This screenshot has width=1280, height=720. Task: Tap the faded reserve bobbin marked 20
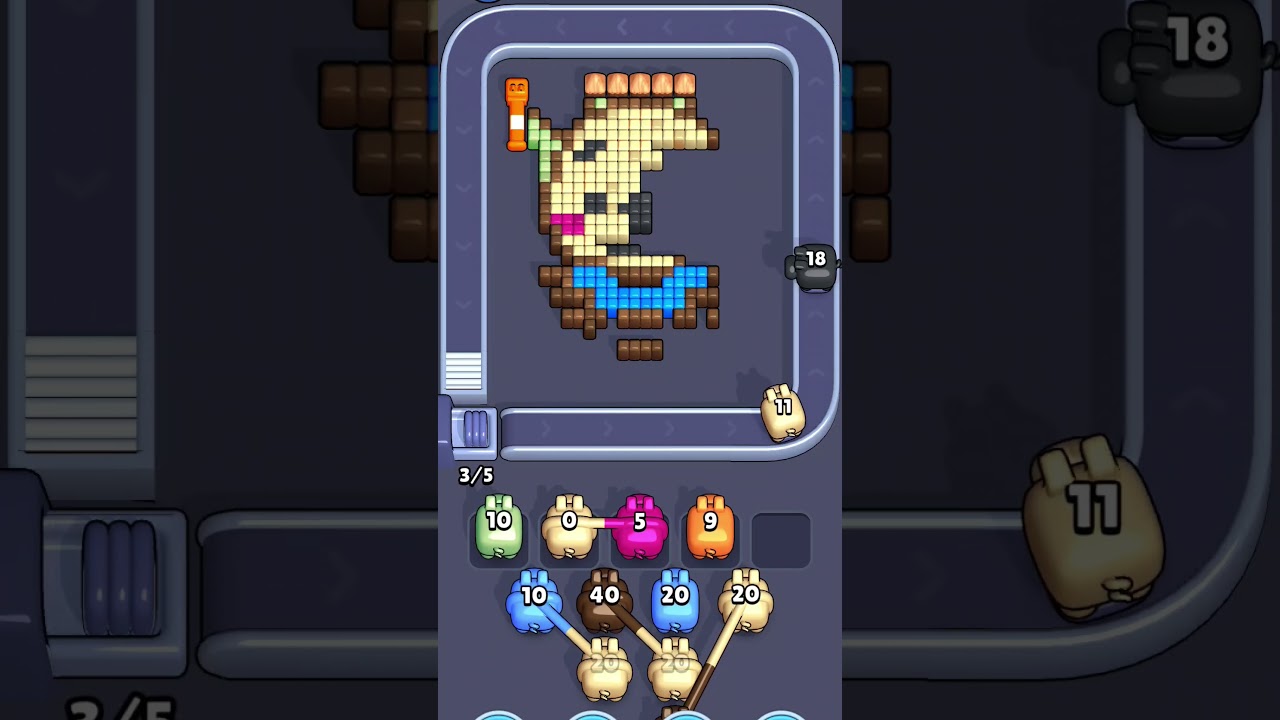pyautogui.click(x=603, y=665)
